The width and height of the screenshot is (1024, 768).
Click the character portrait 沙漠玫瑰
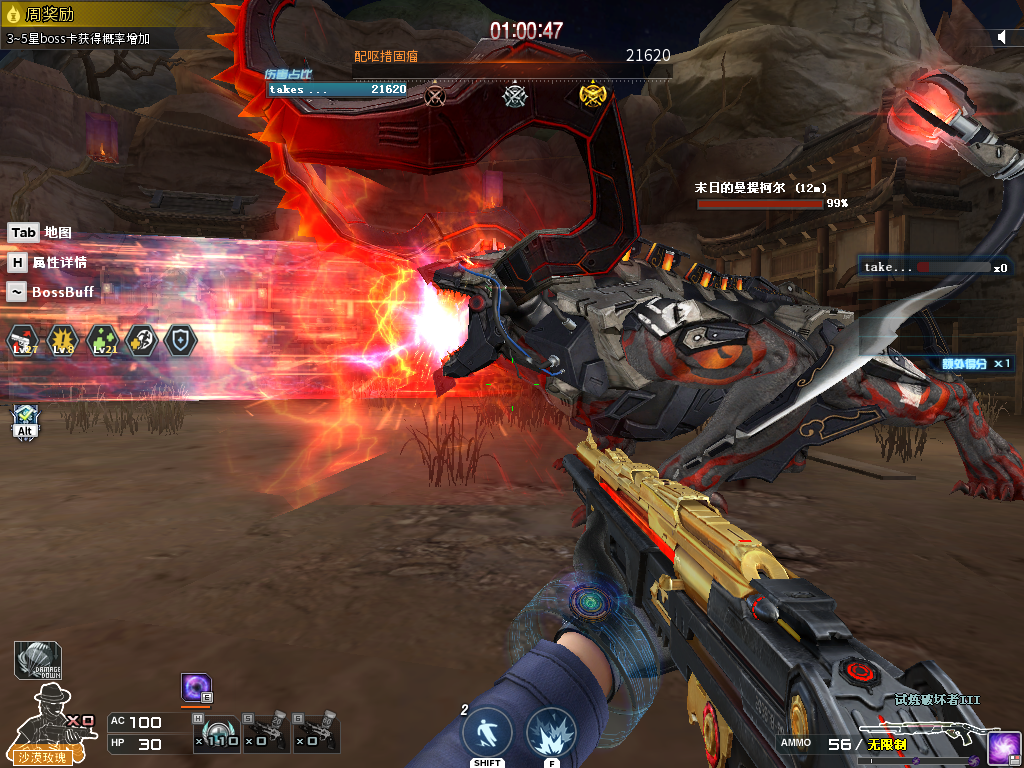tap(44, 721)
